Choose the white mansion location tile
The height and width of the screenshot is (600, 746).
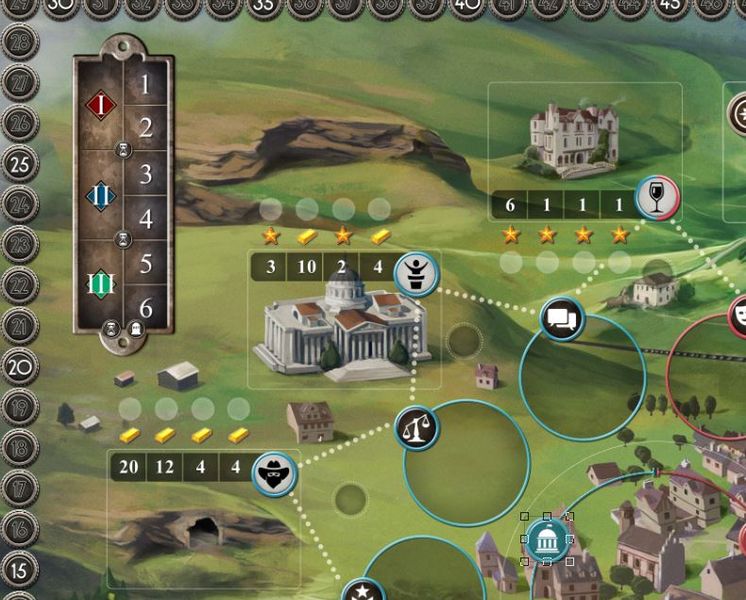pos(573,138)
